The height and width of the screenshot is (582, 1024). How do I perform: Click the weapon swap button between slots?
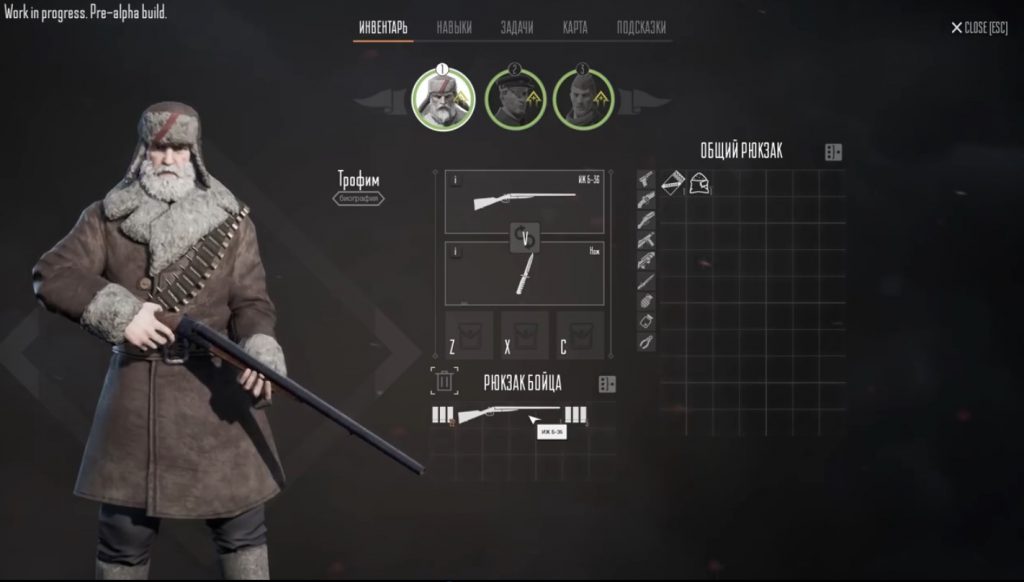524,237
